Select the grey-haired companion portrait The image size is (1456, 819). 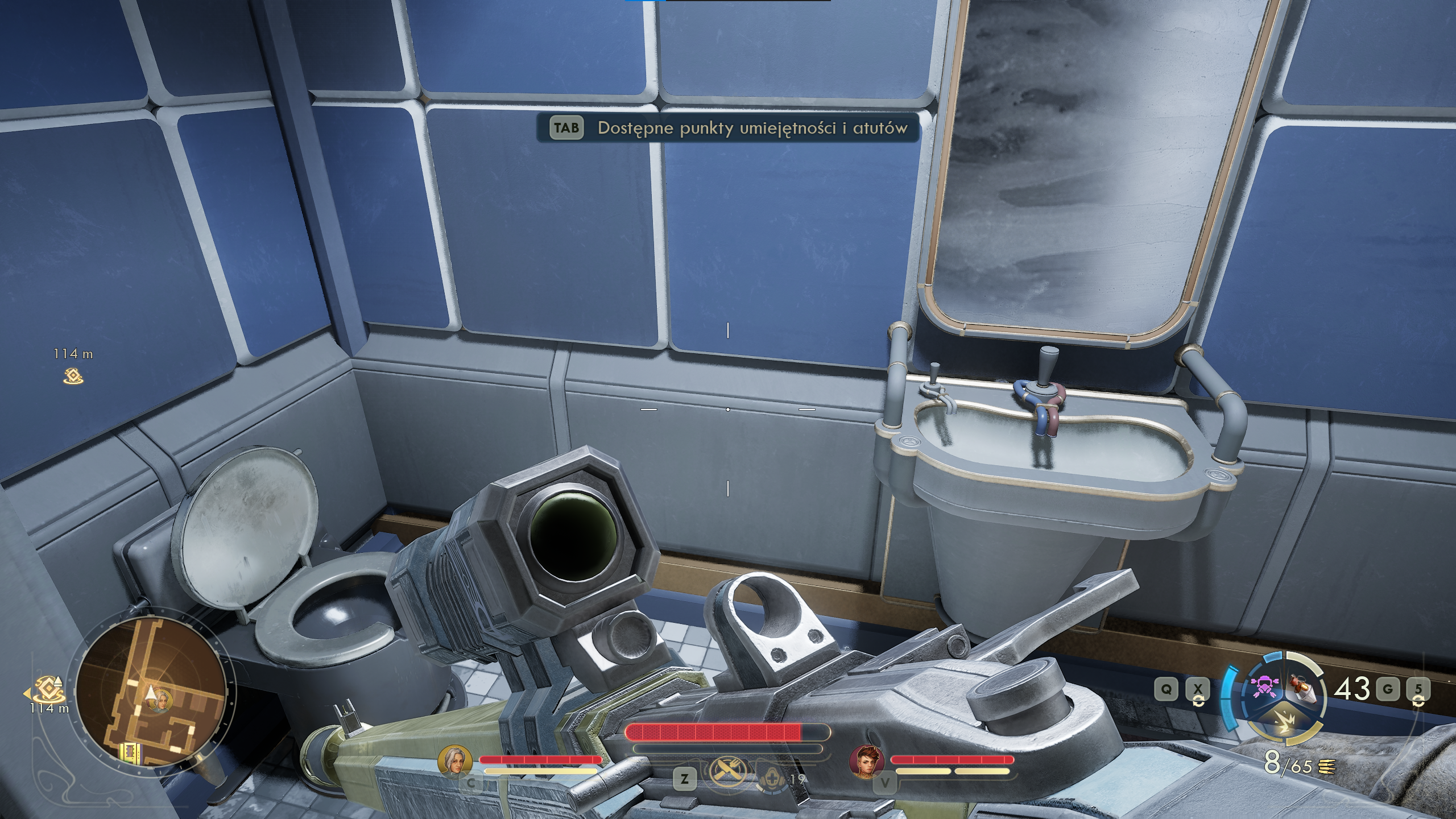pyautogui.click(x=455, y=762)
